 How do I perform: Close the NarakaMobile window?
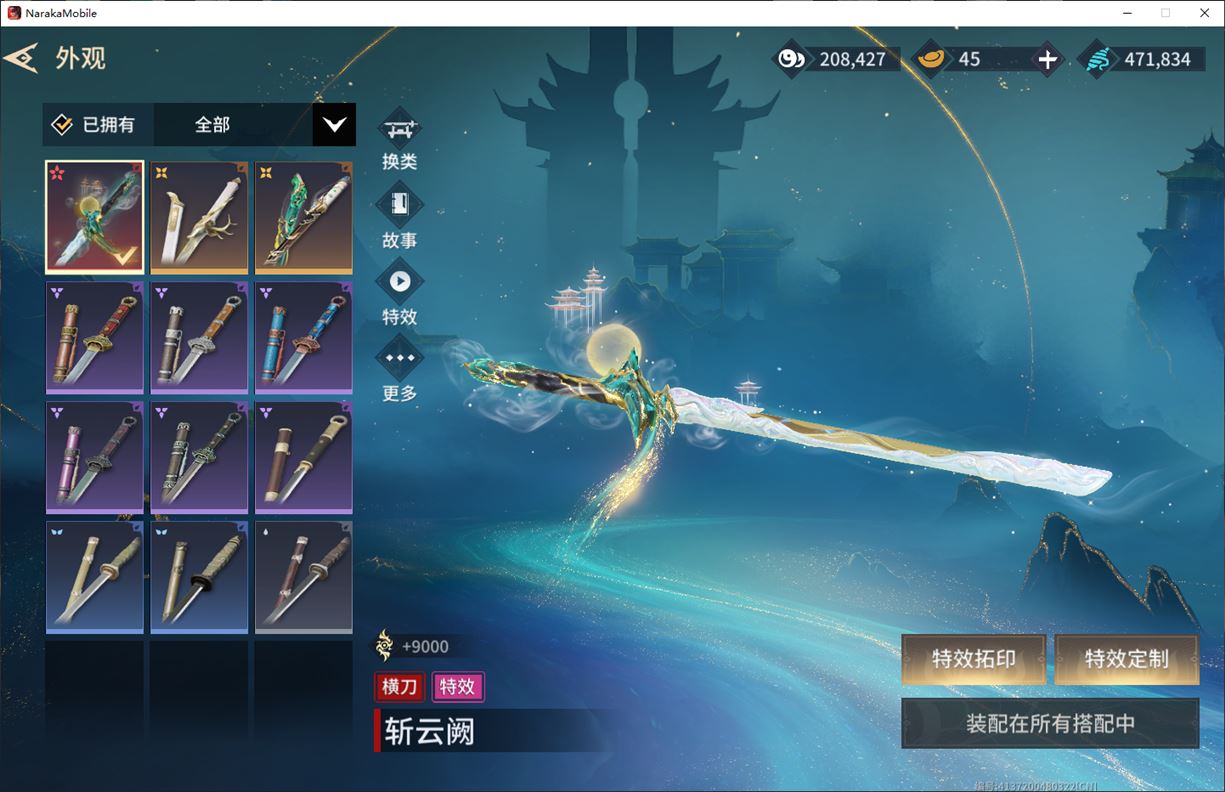[x=1204, y=13]
